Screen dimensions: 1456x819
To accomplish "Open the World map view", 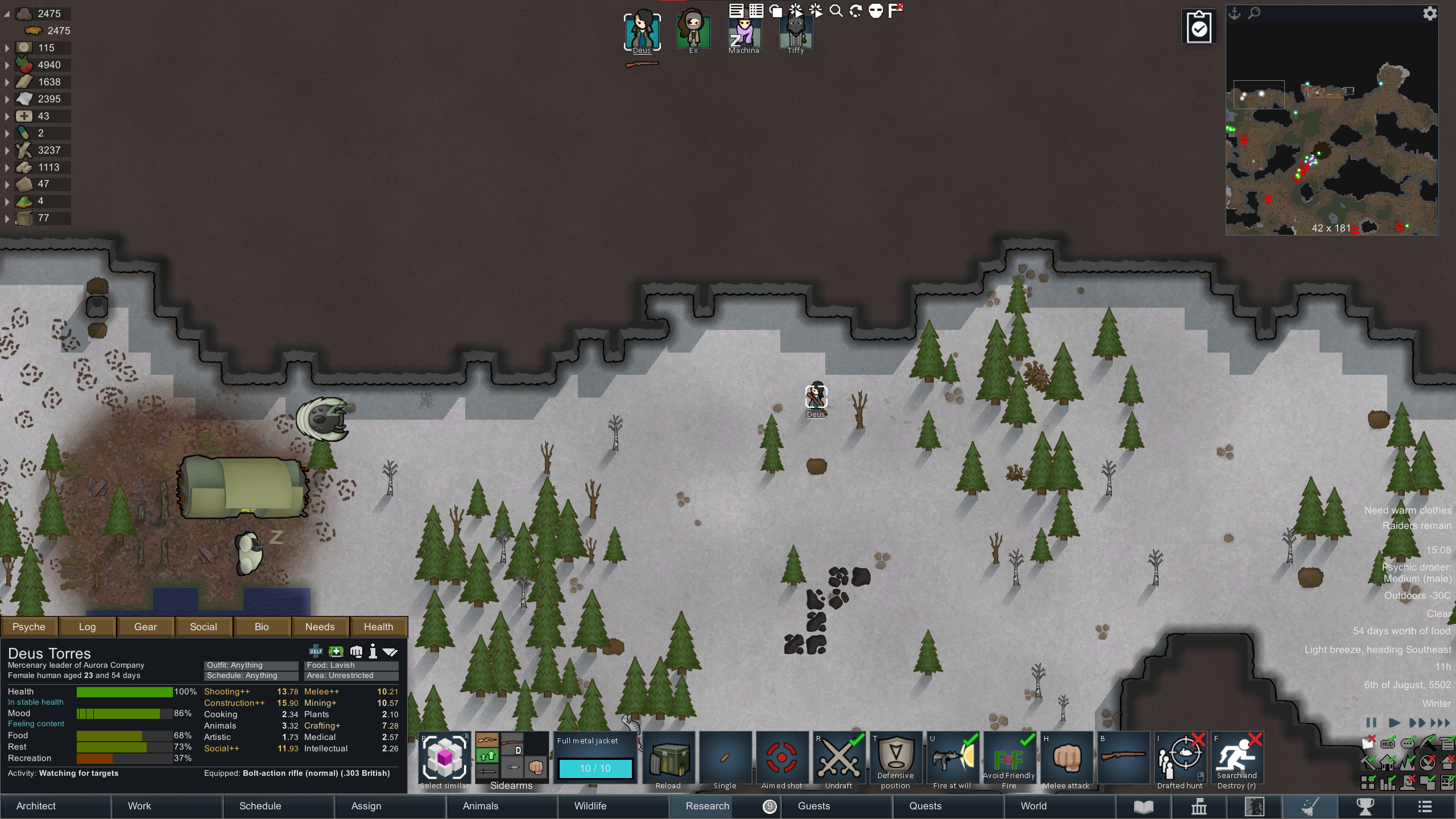I will coord(1033,806).
